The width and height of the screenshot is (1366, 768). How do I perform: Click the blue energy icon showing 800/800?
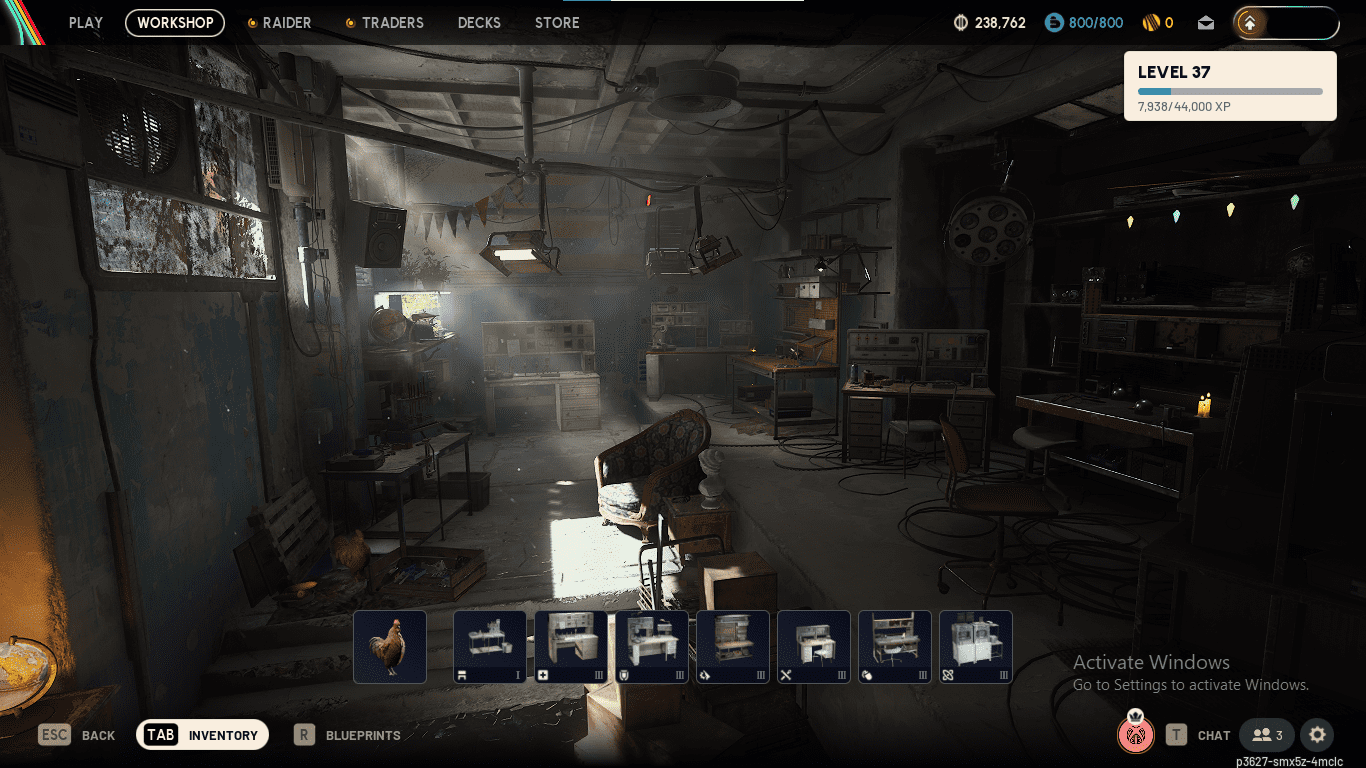[x=1053, y=22]
